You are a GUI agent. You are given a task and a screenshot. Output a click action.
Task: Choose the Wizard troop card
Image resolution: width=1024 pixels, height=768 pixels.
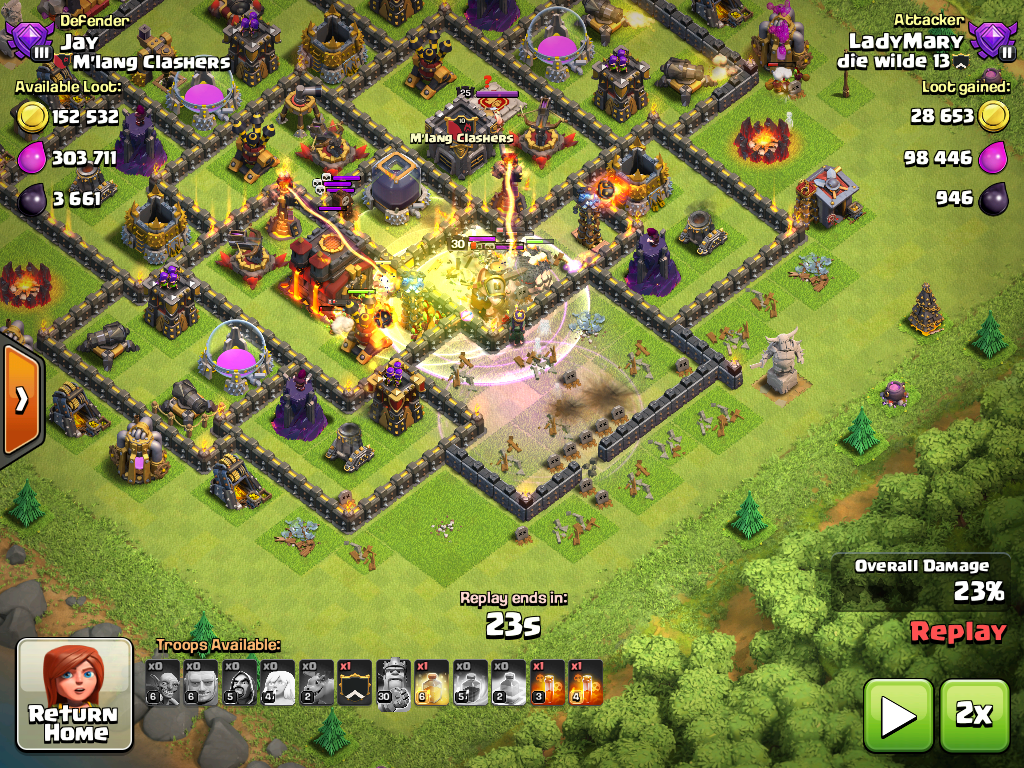point(239,683)
